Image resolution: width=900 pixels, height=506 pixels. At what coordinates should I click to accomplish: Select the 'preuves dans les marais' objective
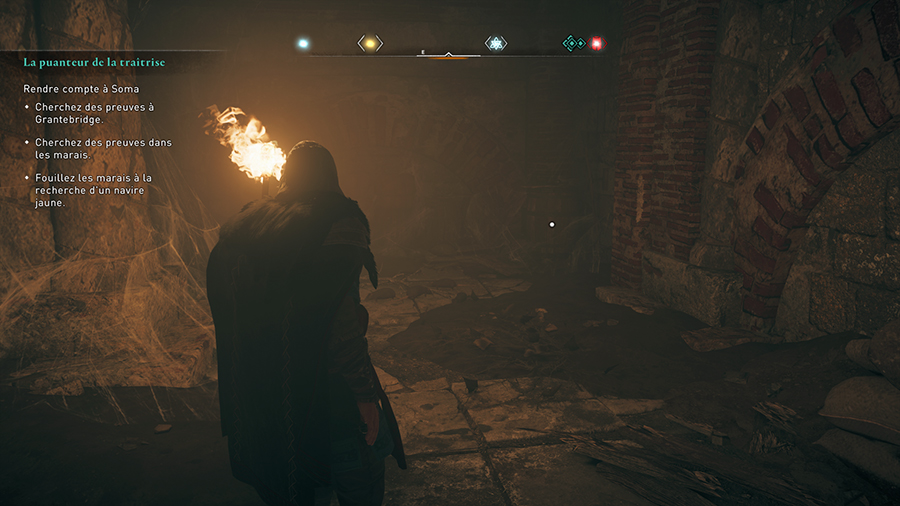coord(103,149)
